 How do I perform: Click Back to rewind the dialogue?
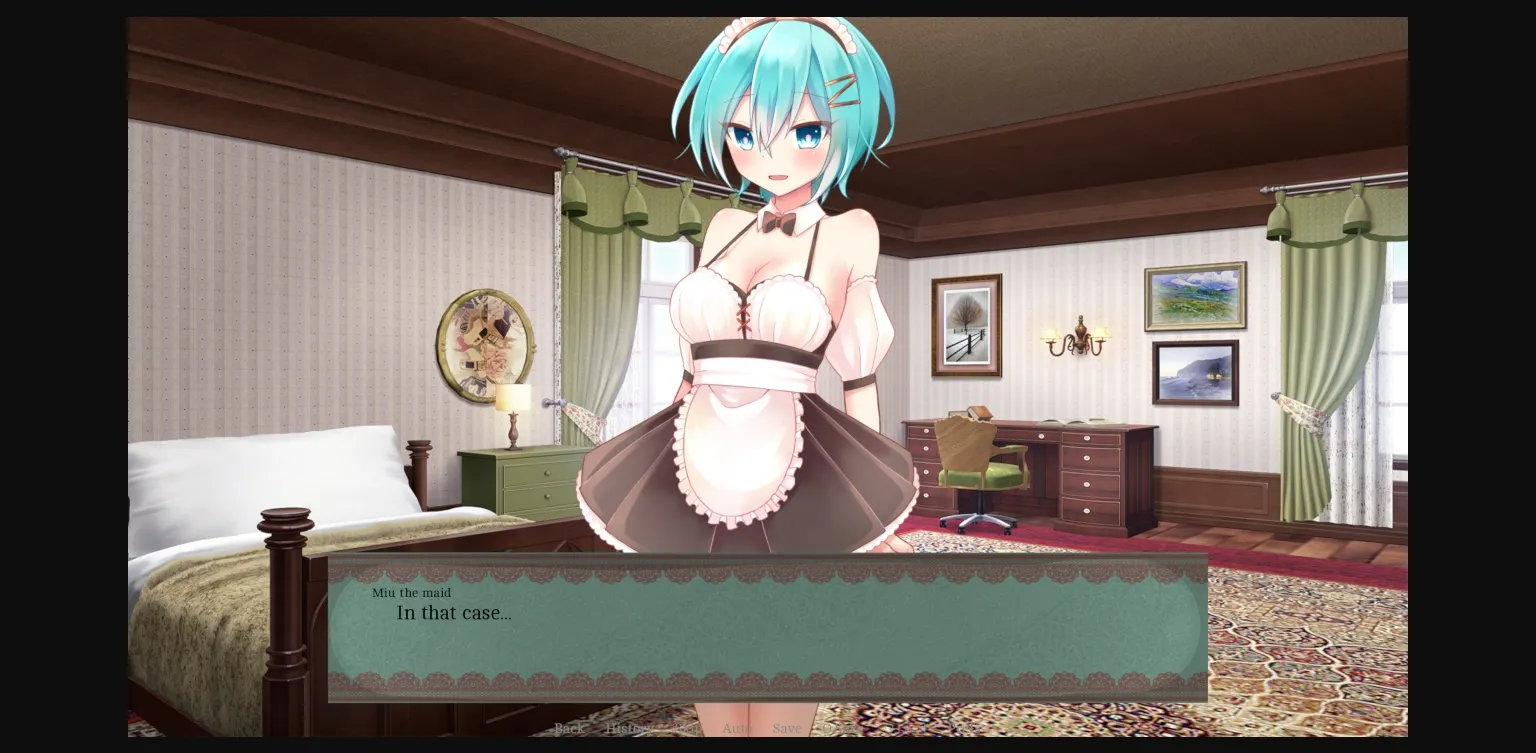tap(569, 729)
